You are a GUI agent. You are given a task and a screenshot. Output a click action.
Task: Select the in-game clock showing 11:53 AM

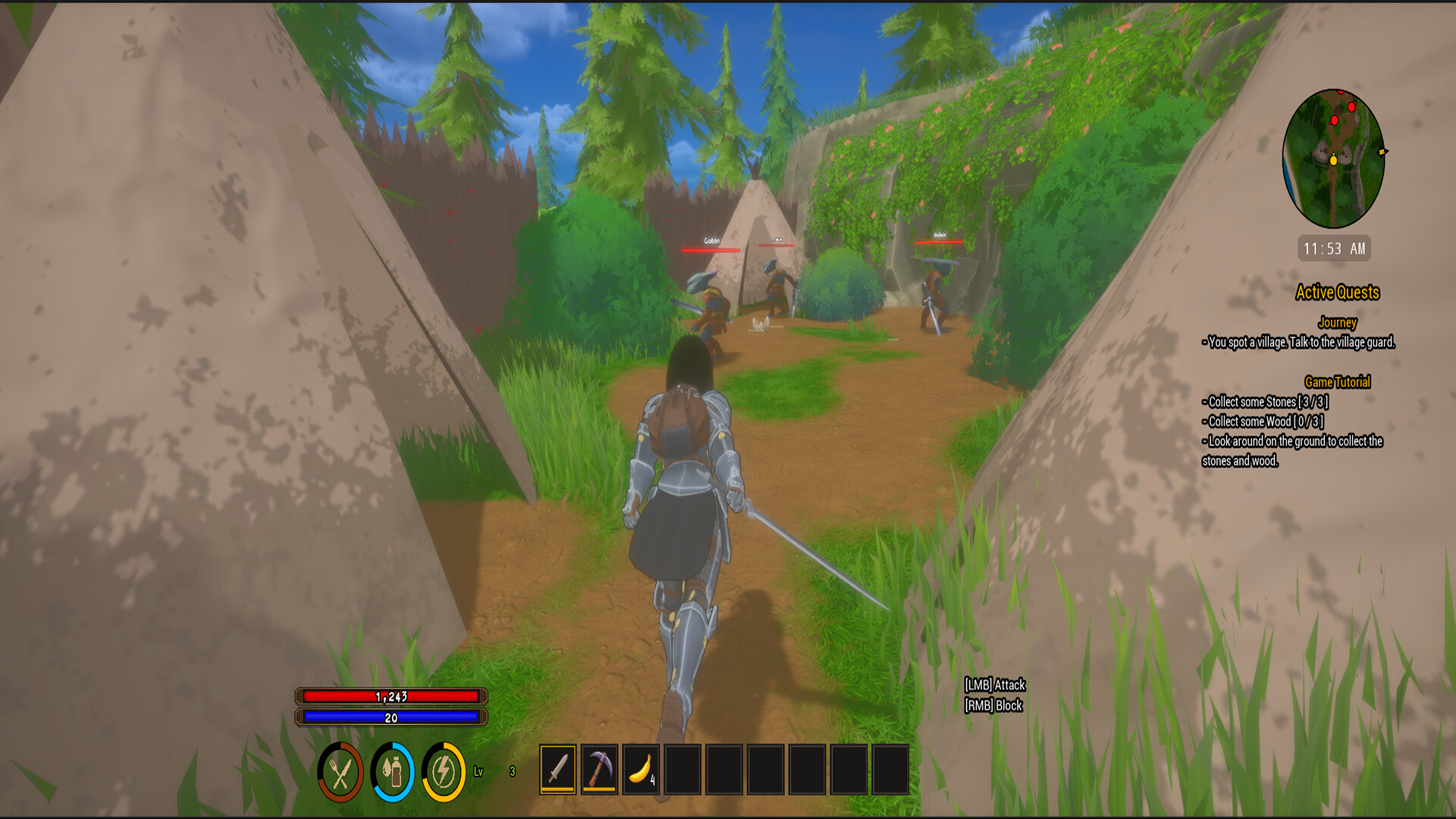tap(1335, 249)
